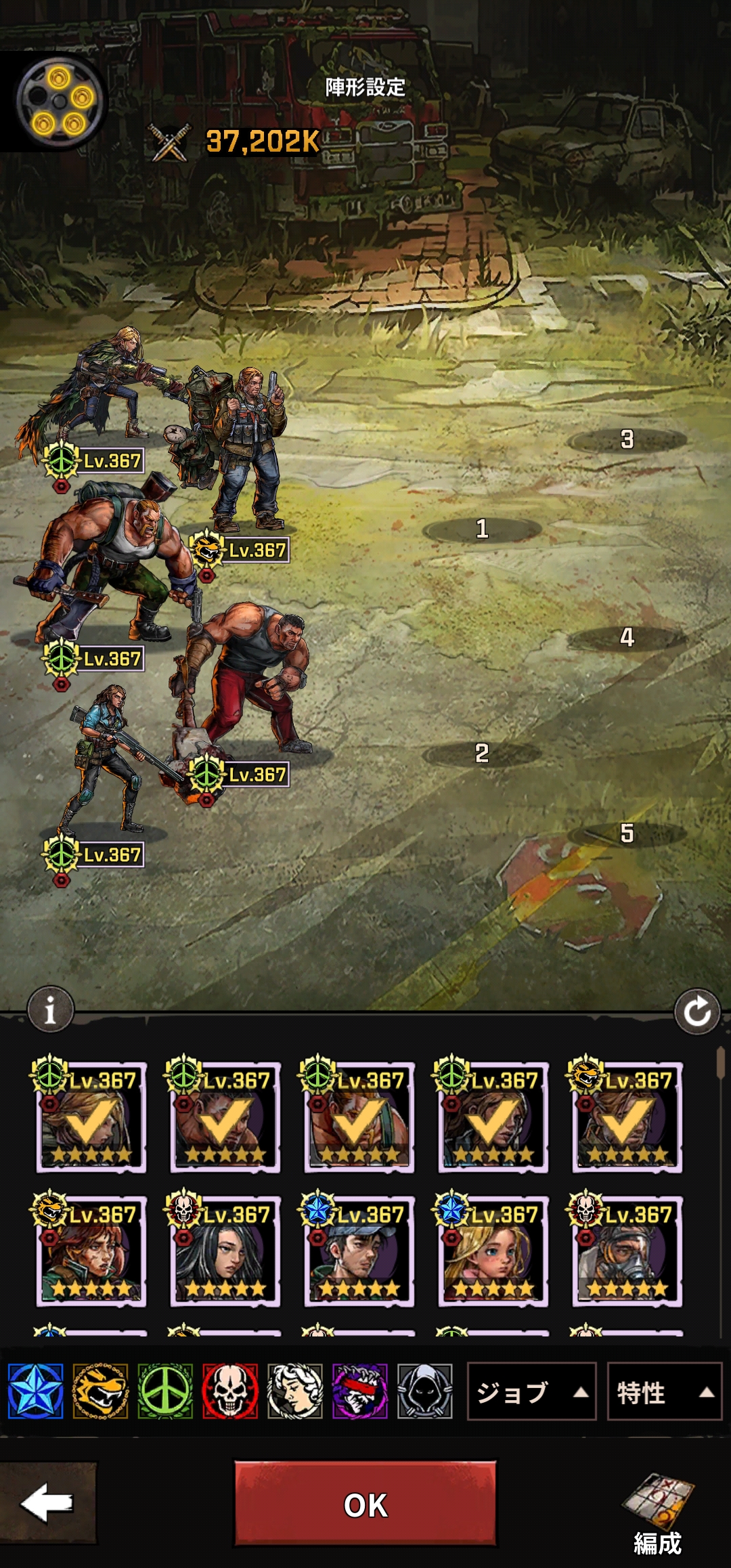Filter heroes by blue star faction
The width and height of the screenshot is (731, 1568).
(36, 1392)
